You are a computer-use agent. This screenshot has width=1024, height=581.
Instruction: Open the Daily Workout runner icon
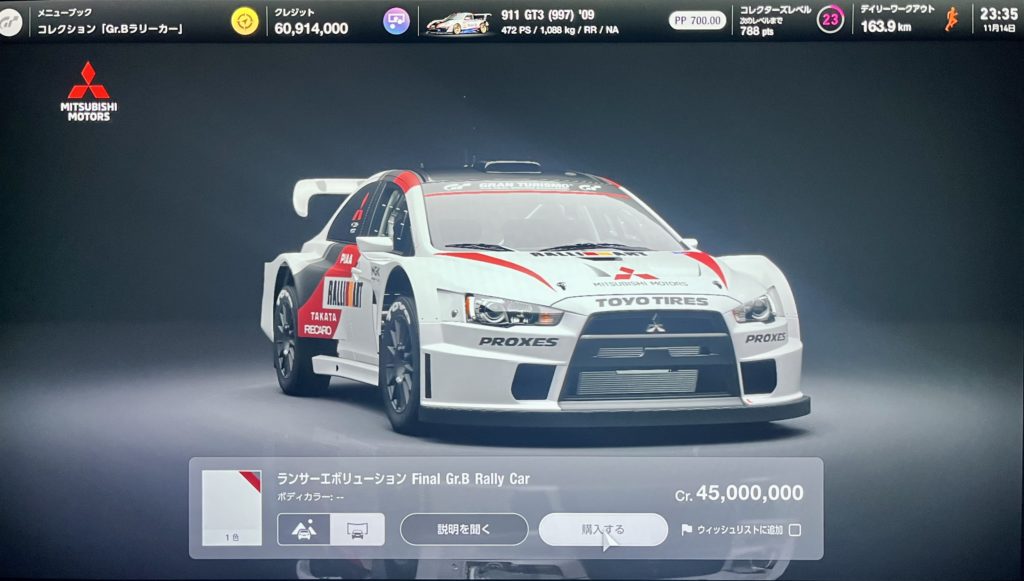[x=951, y=19]
